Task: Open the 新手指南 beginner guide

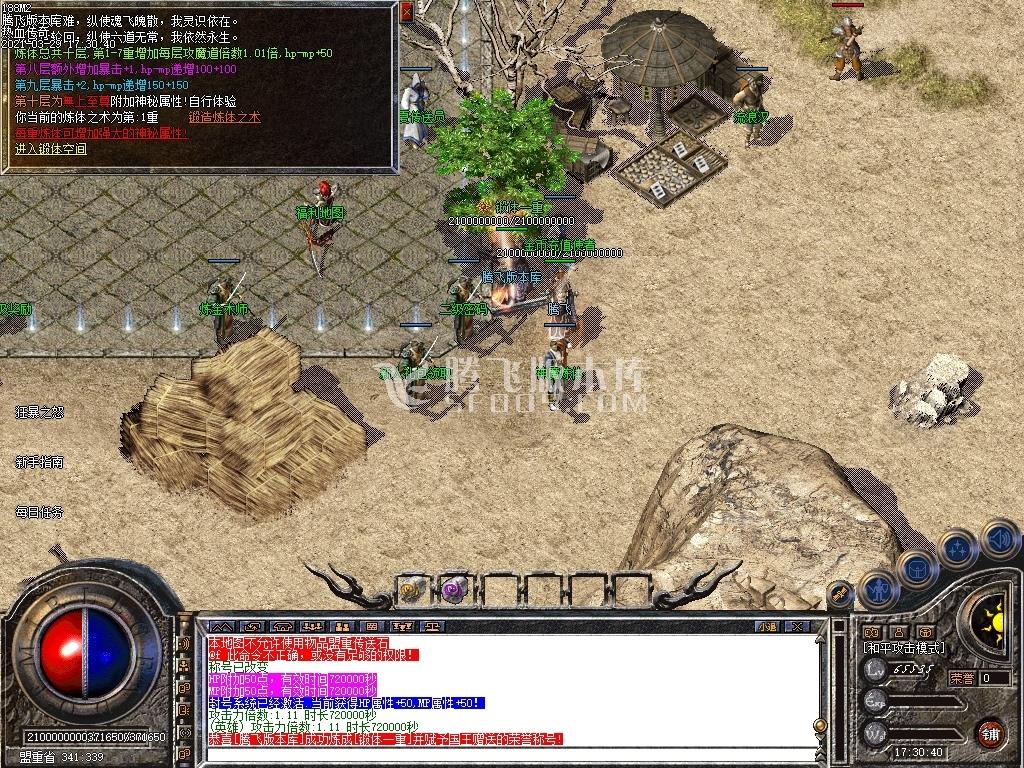Action: coord(40,462)
